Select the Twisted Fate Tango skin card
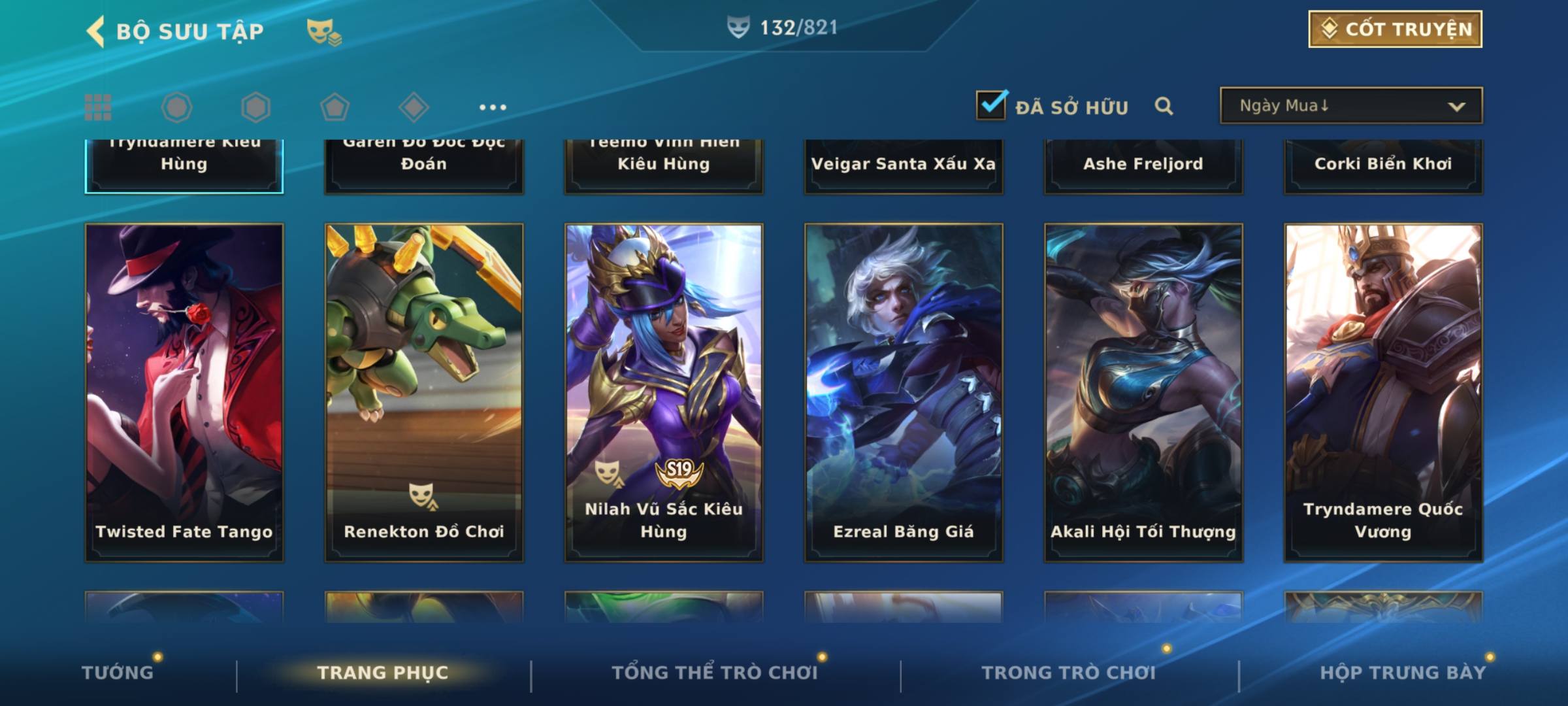 point(184,392)
